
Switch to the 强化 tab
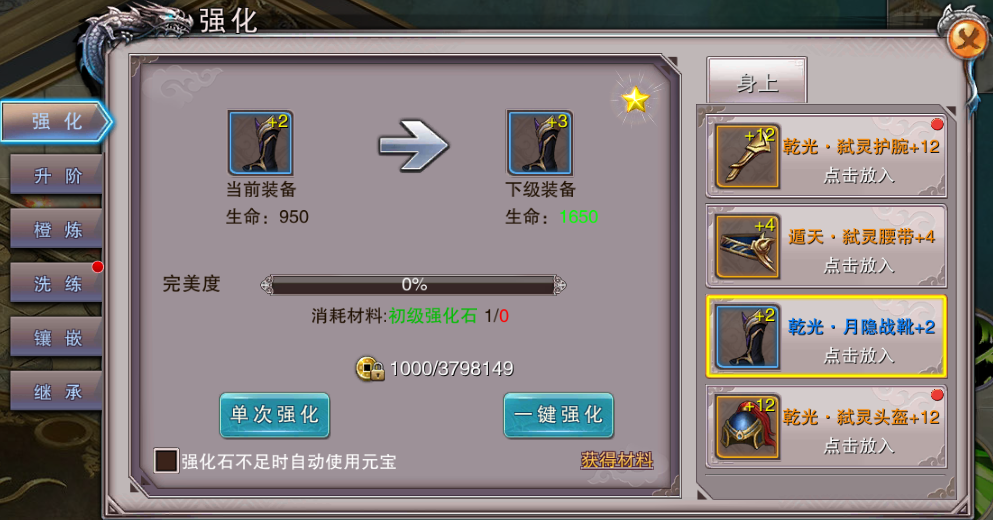pos(55,122)
